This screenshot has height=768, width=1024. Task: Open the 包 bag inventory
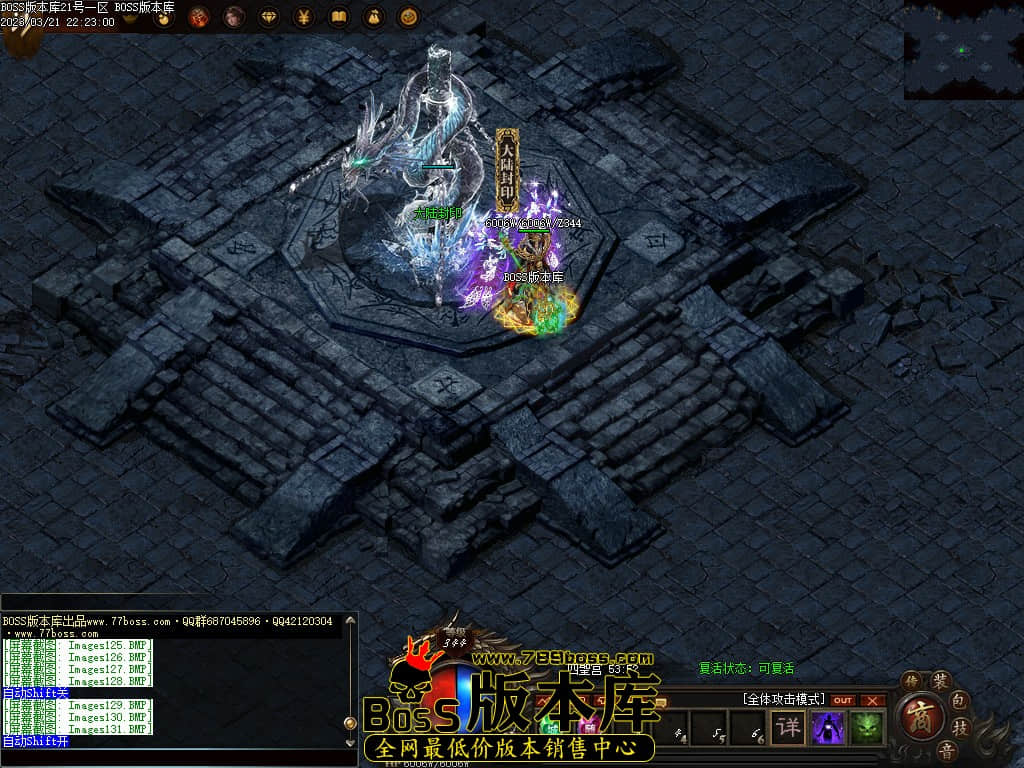pos(958,699)
